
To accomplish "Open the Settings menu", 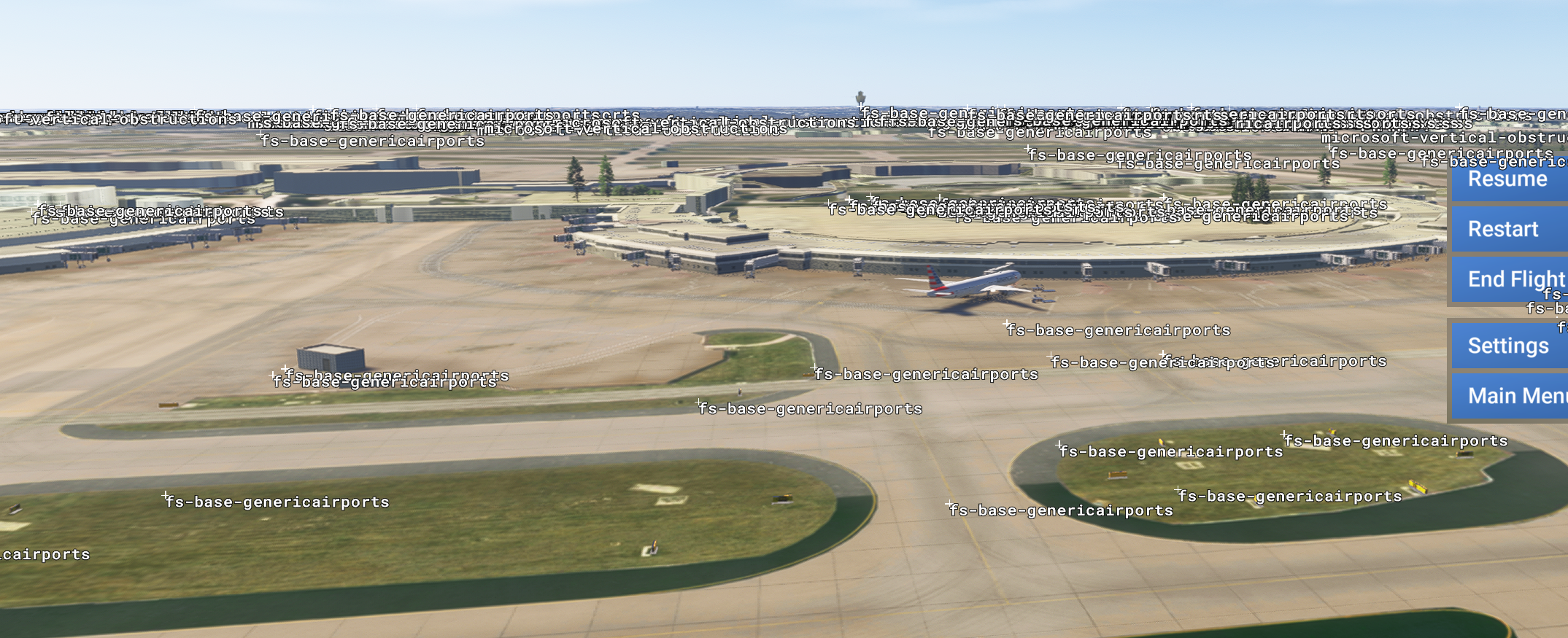I will pos(1507,346).
